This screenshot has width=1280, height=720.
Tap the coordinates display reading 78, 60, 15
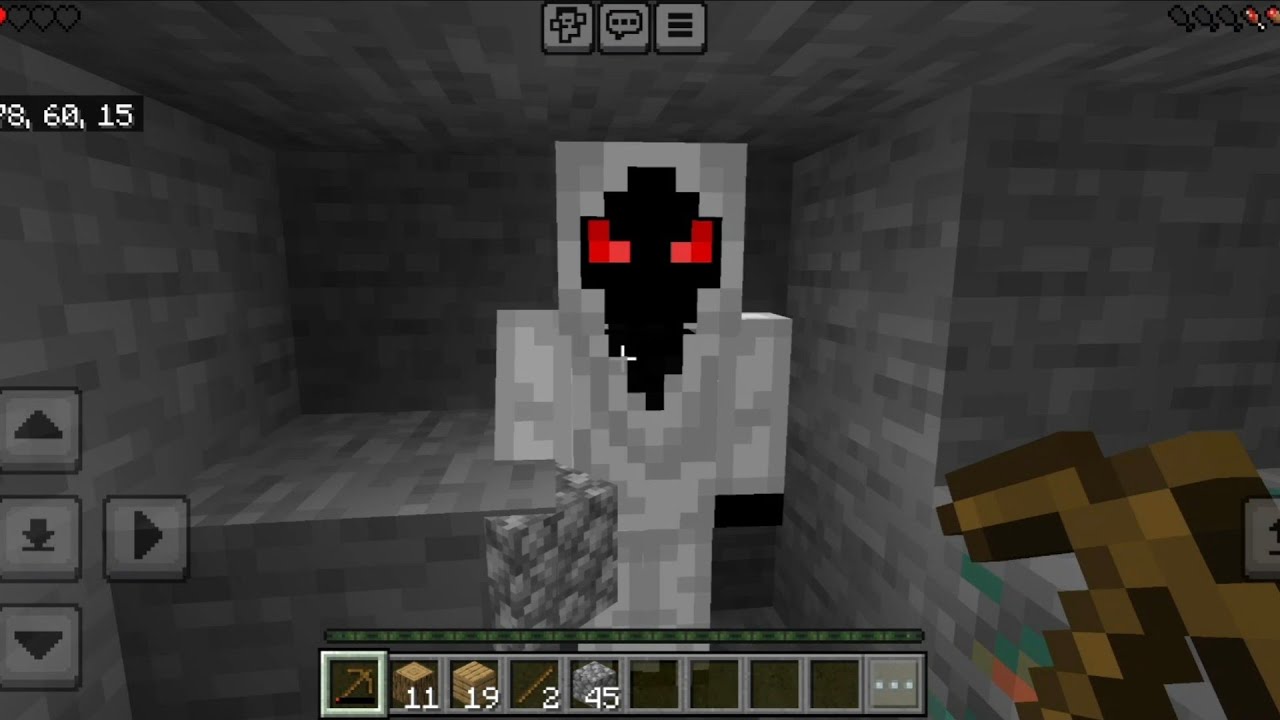tap(65, 115)
